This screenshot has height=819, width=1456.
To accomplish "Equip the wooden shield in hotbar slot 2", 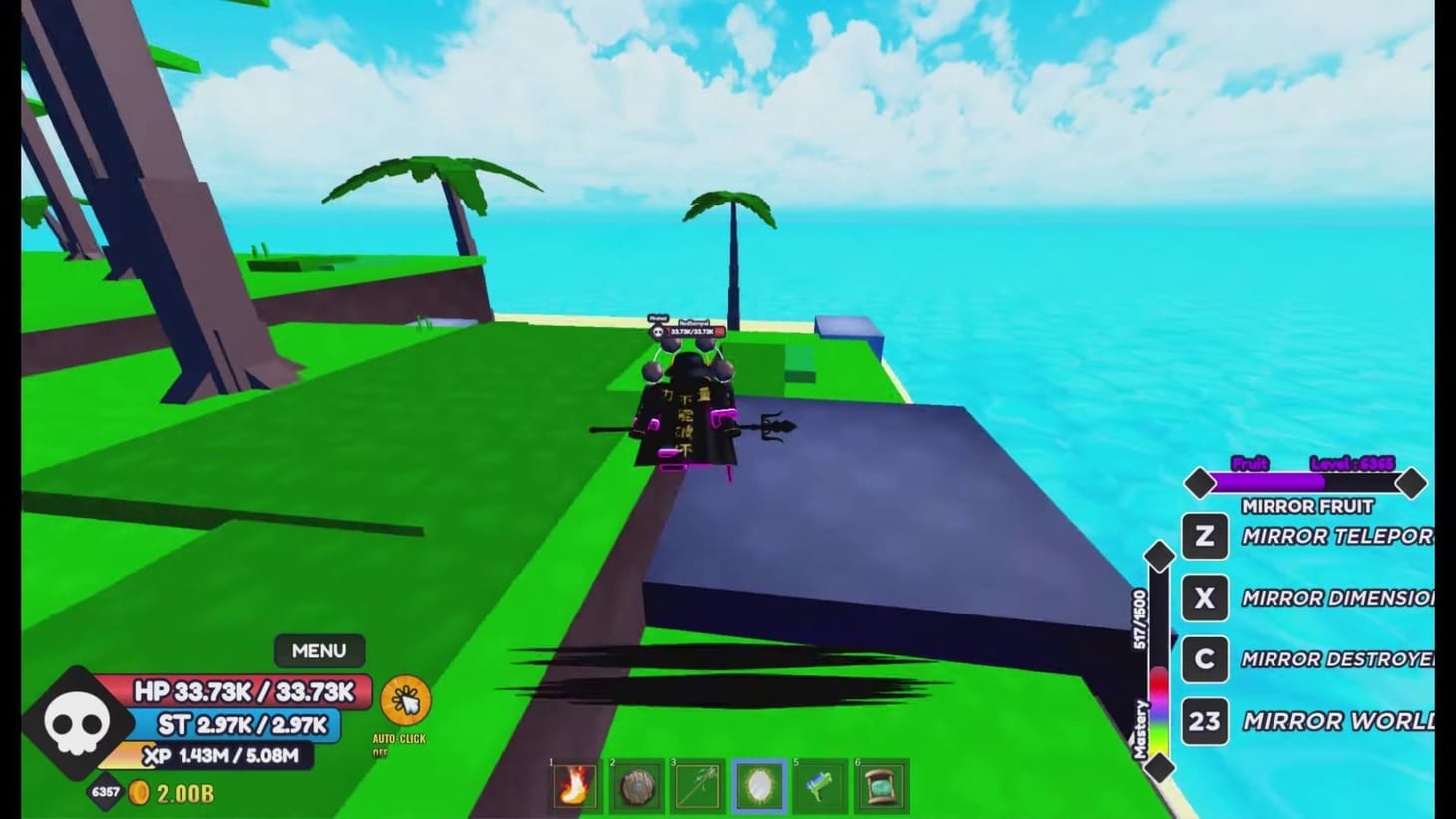I will pyautogui.click(x=638, y=785).
